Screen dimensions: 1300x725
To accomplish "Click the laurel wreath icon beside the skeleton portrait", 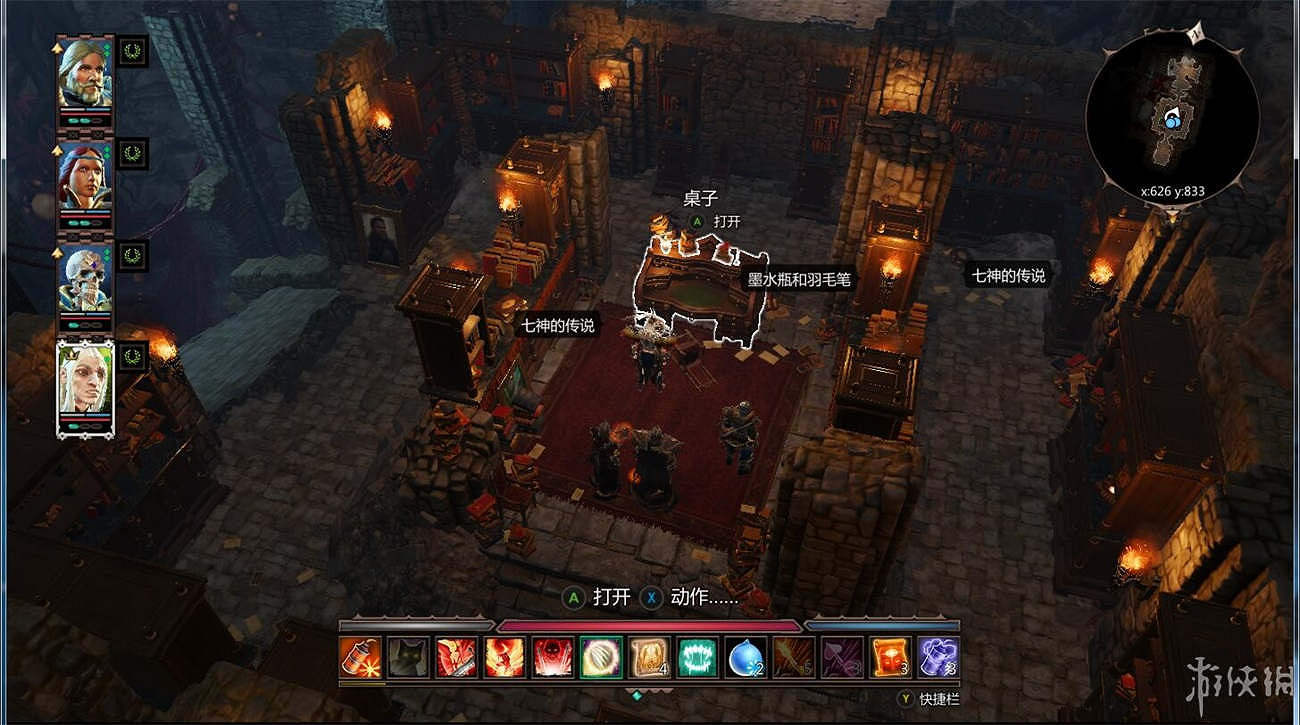I will [133, 256].
